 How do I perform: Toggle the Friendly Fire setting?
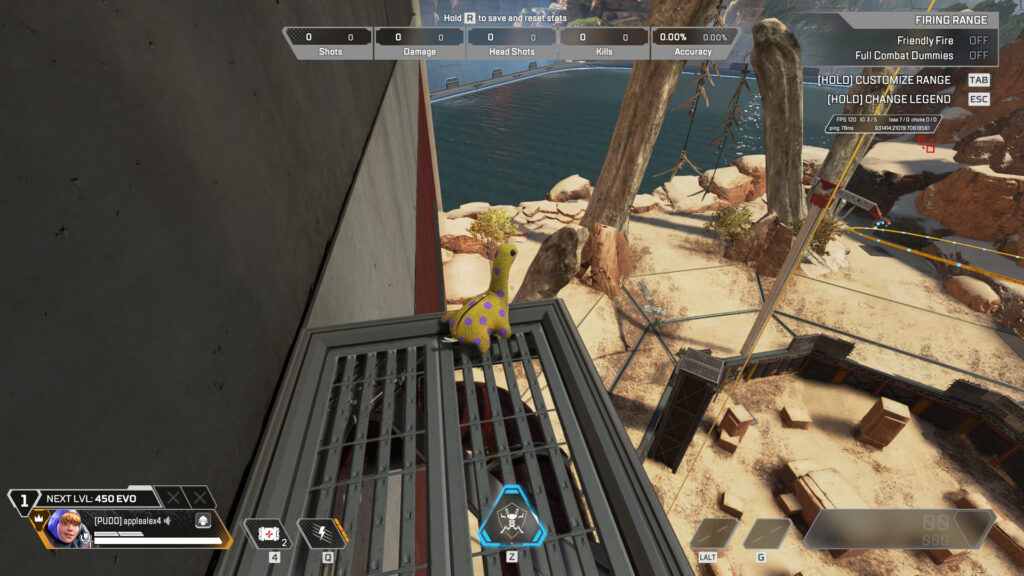(977, 40)
